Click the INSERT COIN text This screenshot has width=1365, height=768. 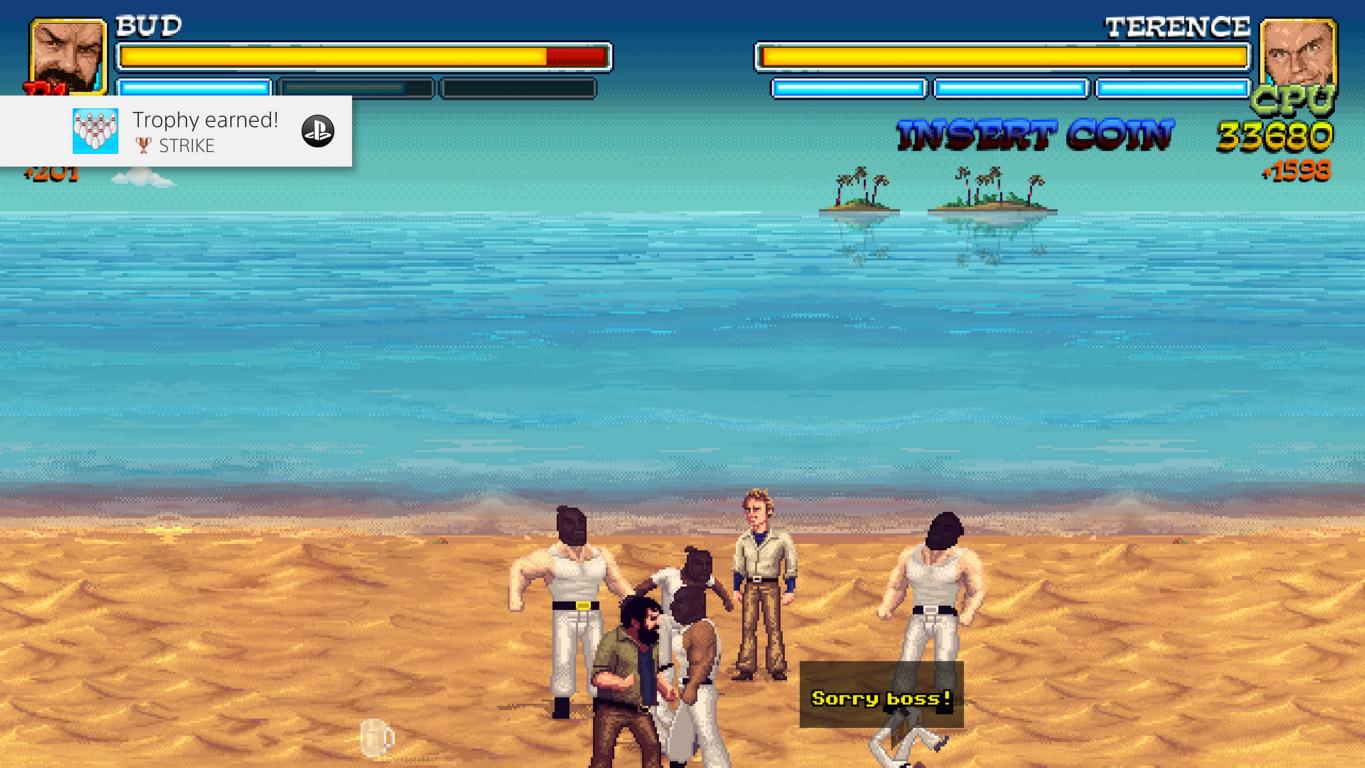1035,135
